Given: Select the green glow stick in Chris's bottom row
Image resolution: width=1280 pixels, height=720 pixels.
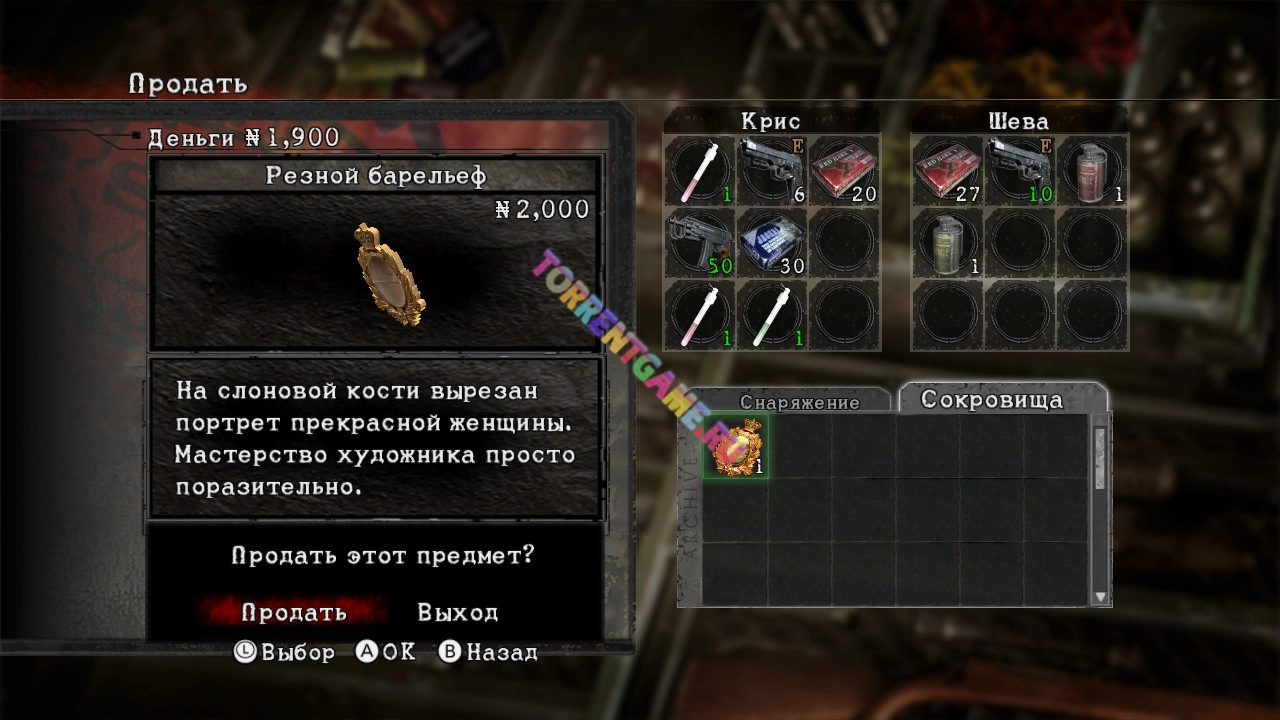Looking at the screenshot, I should click(772, 316).
